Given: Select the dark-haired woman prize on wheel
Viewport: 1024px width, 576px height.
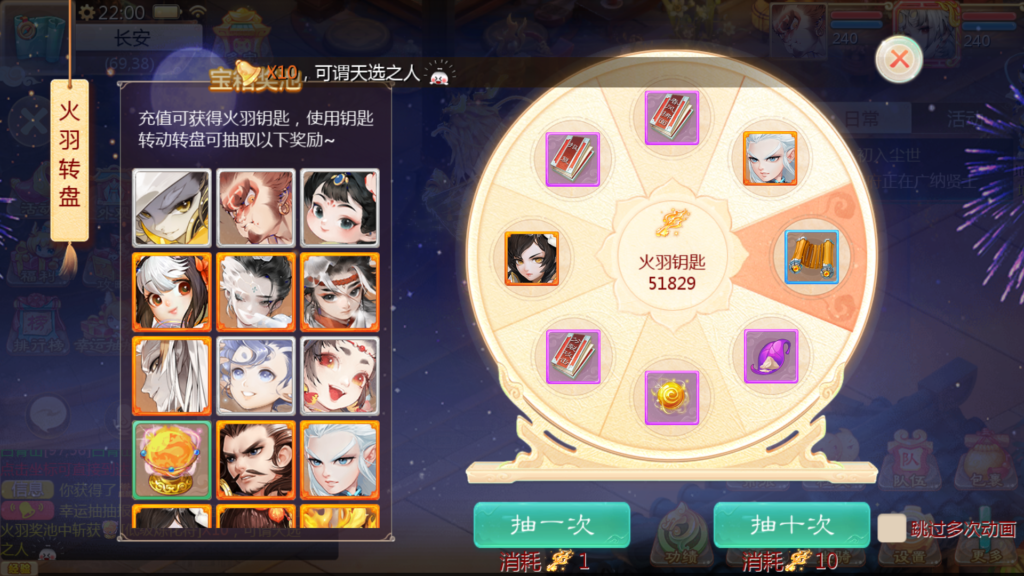Looking at the screenshot, I should [531, 258].
